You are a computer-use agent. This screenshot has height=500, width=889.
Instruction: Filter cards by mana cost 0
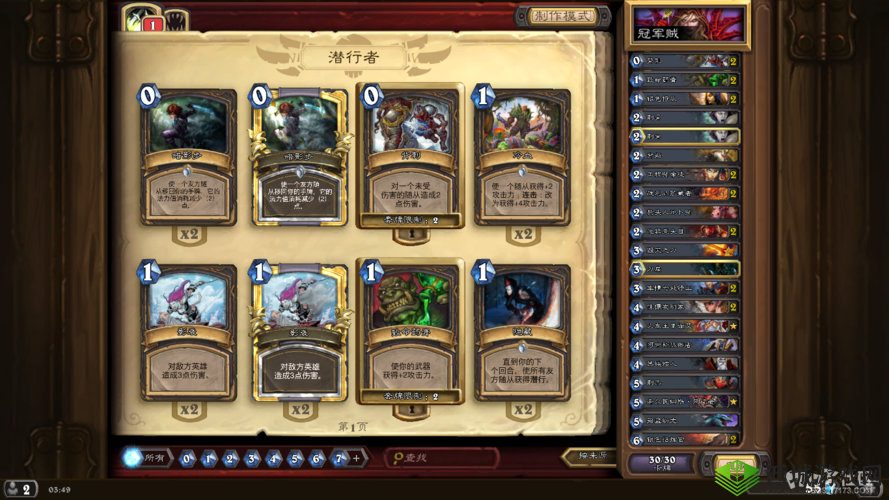point(187,459)
